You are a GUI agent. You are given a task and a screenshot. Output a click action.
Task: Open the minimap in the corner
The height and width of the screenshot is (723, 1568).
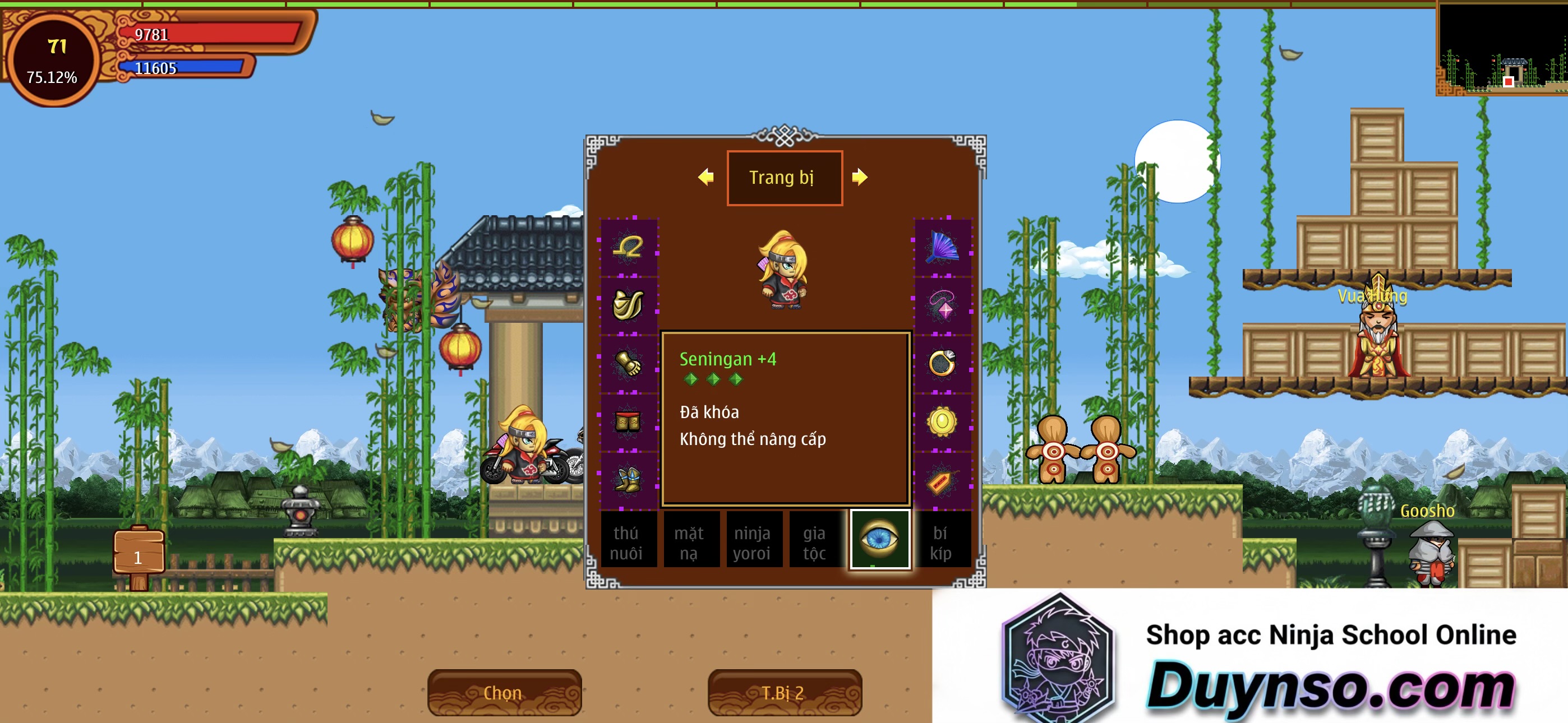(1501, 49)
